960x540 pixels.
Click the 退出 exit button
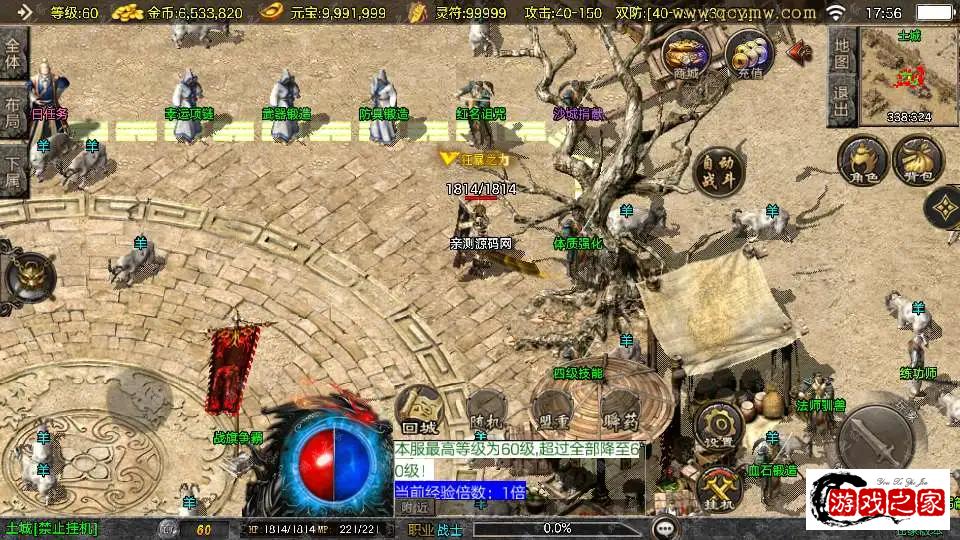tap(842, 99)
